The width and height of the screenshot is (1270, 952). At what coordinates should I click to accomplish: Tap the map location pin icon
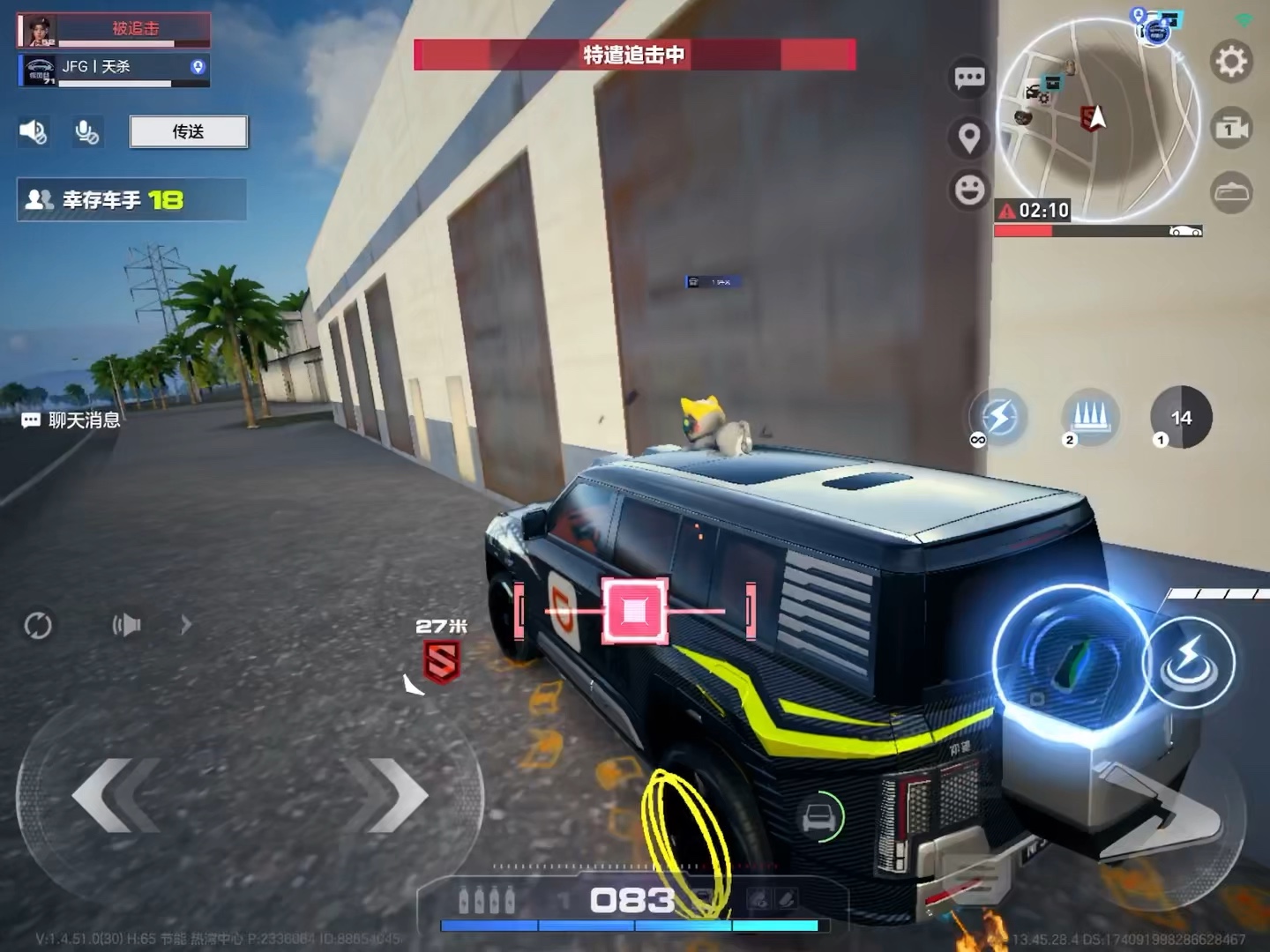[969, 138]
